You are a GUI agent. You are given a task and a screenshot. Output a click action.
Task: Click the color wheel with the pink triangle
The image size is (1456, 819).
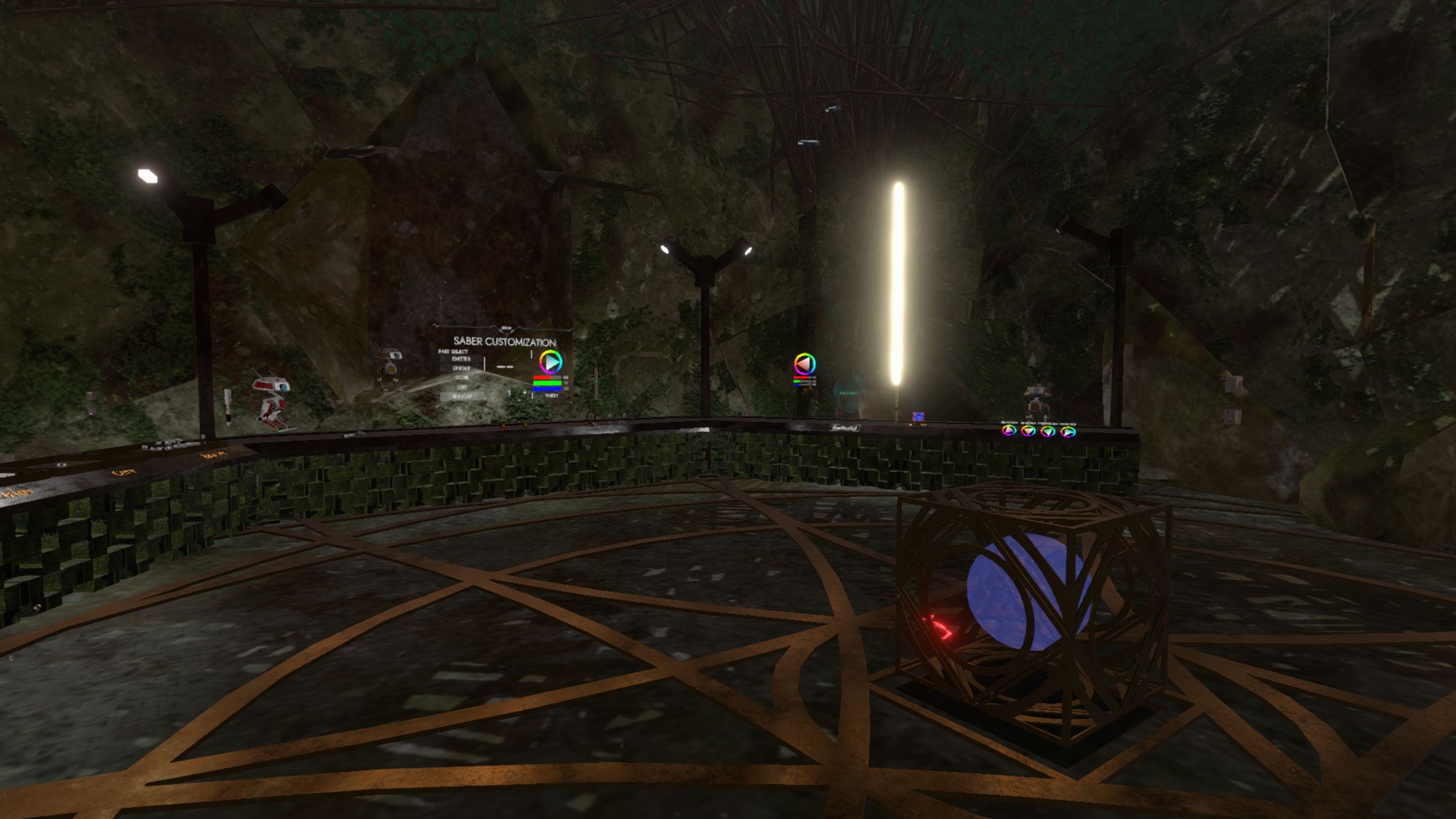coord(805,364)
